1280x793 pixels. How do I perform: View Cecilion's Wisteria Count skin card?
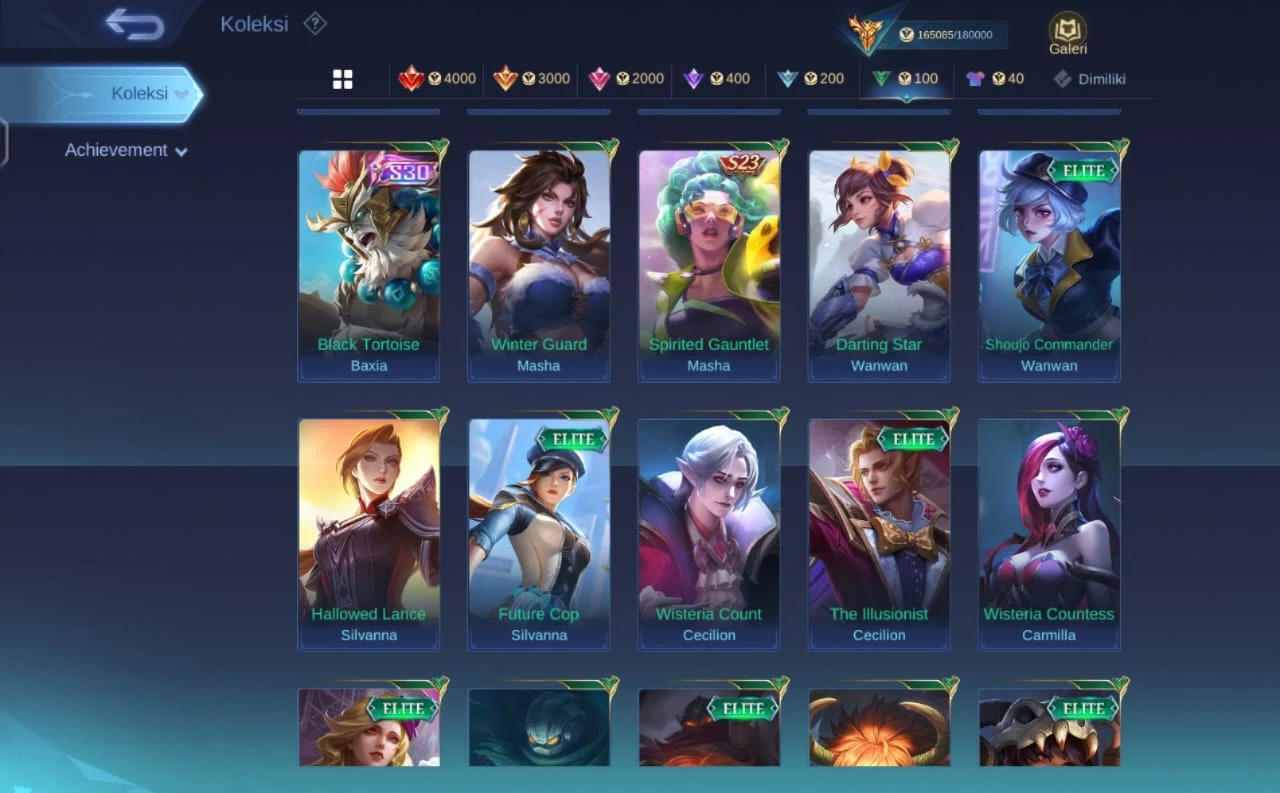click(x=709, y=534)
